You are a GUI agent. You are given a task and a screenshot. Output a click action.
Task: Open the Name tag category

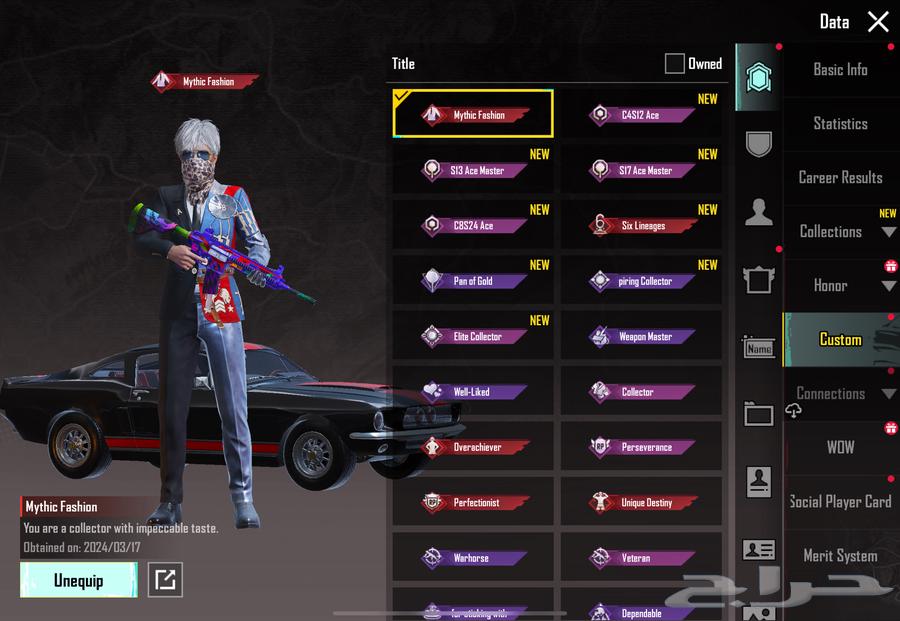(759, 348)
